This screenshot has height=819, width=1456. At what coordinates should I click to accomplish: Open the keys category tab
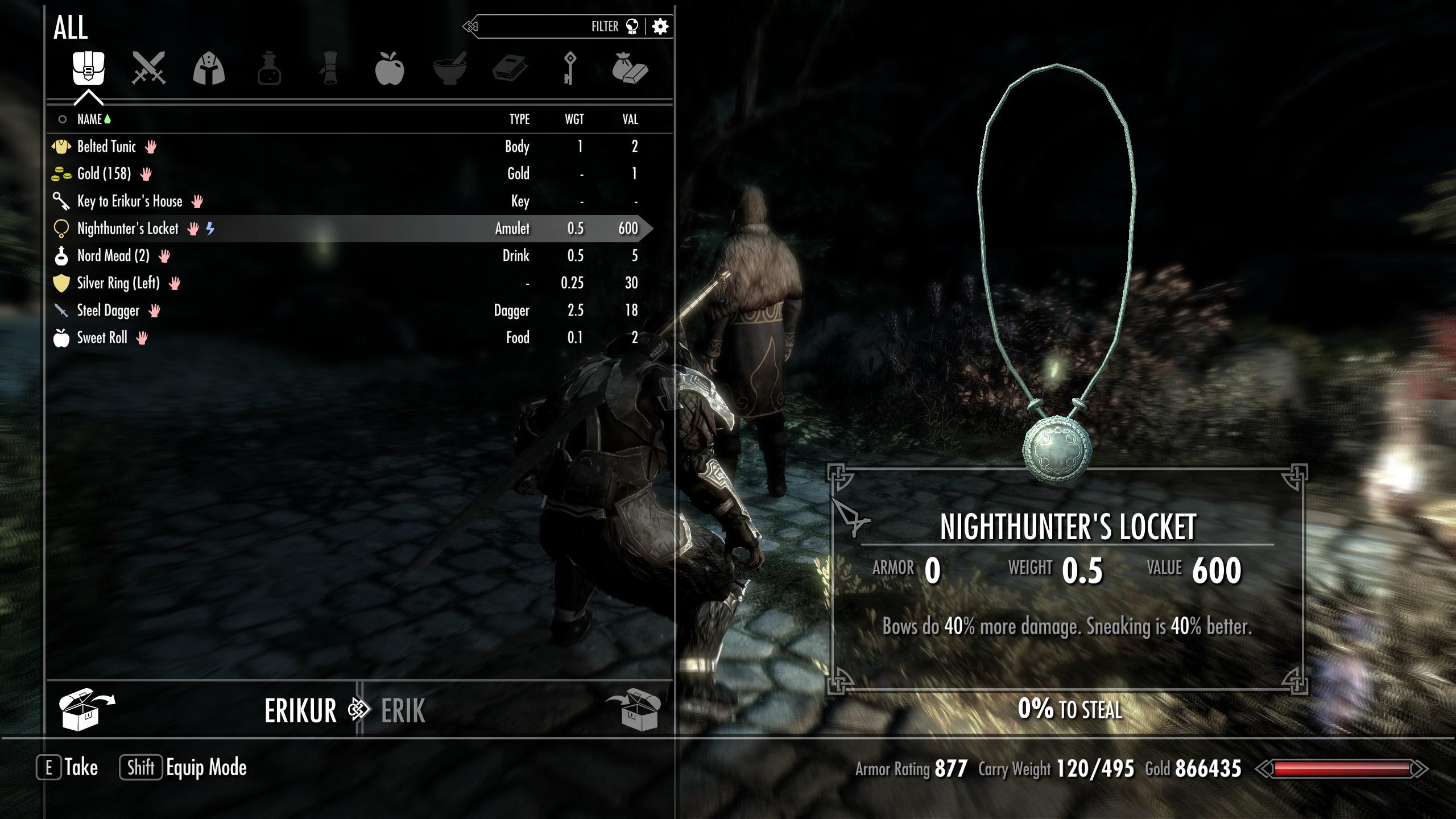[570, 68]
